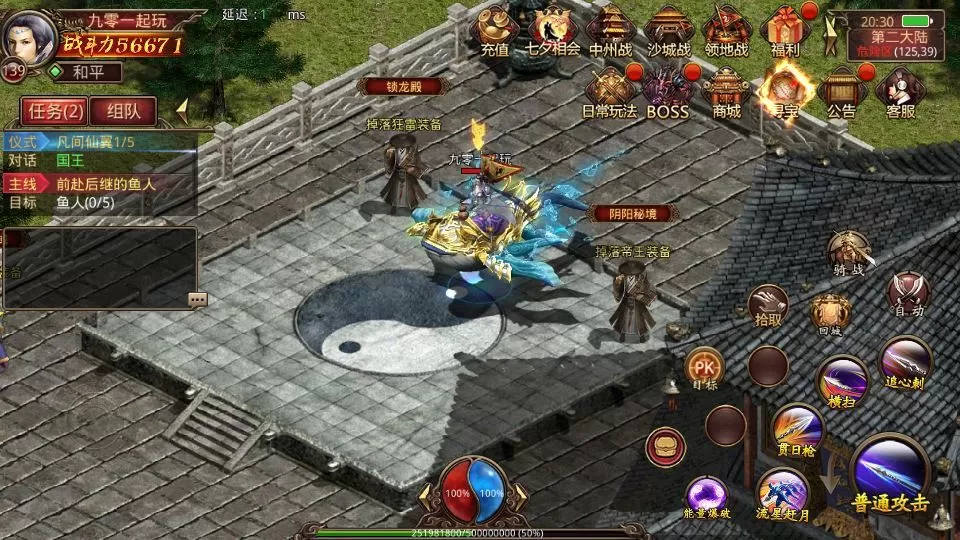Open the 福利 gift box rewards
This screenshot has height=540, width=960.
[x=785, y=30]
